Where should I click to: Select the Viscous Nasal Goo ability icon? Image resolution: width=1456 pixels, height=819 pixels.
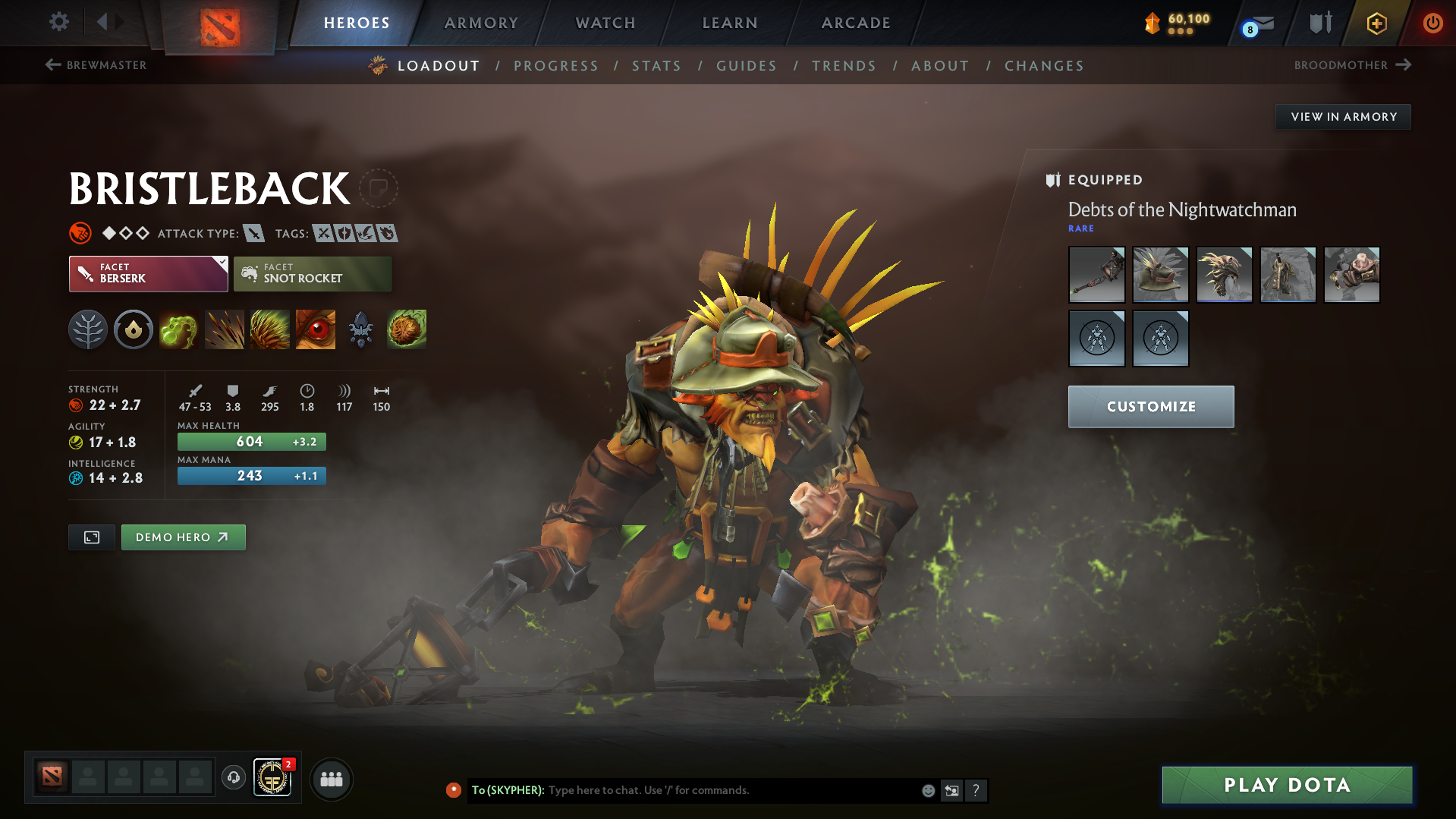pyautogui.click(x=178, y=329)
